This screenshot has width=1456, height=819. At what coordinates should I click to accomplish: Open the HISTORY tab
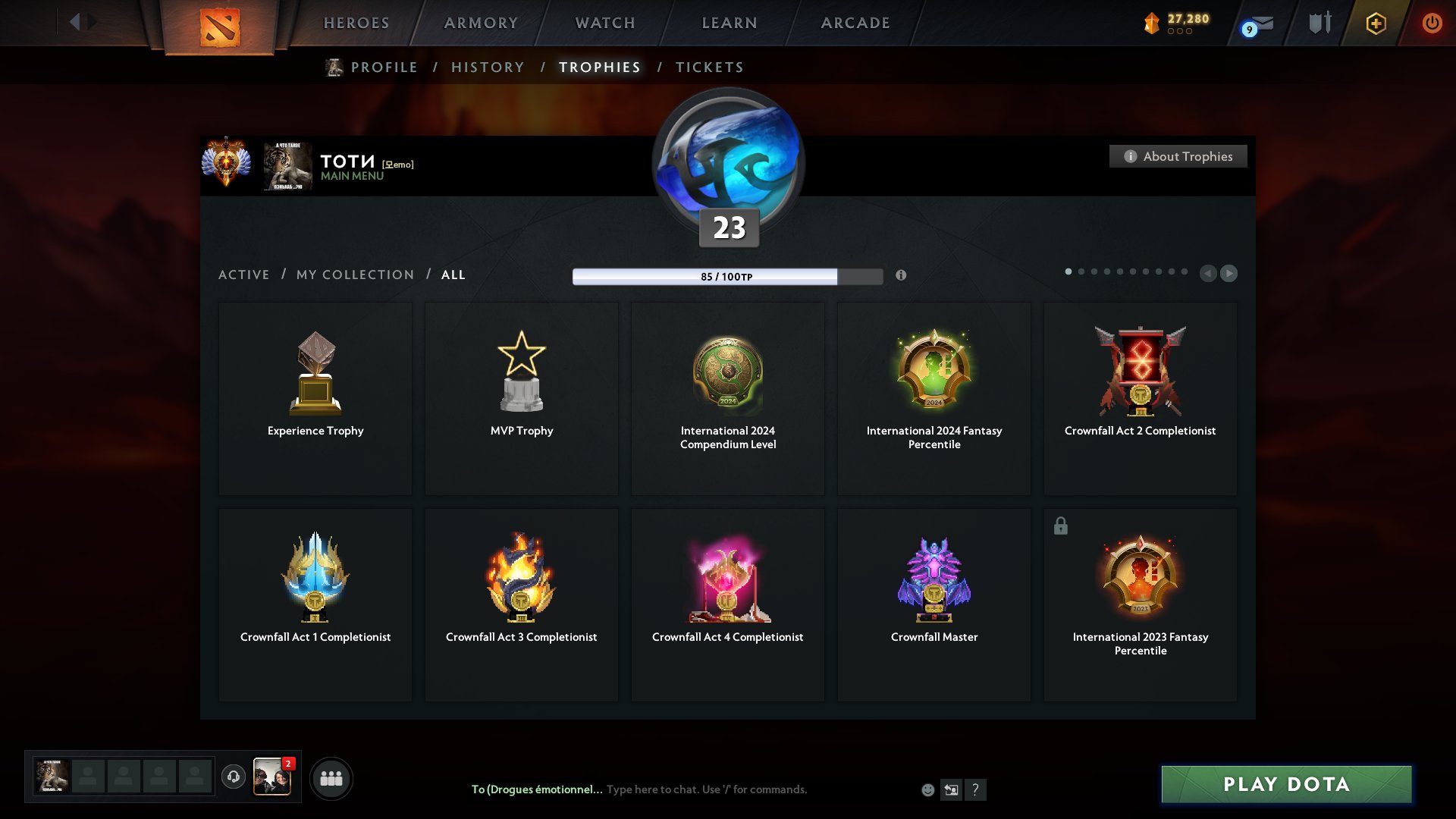coord(487,67)
